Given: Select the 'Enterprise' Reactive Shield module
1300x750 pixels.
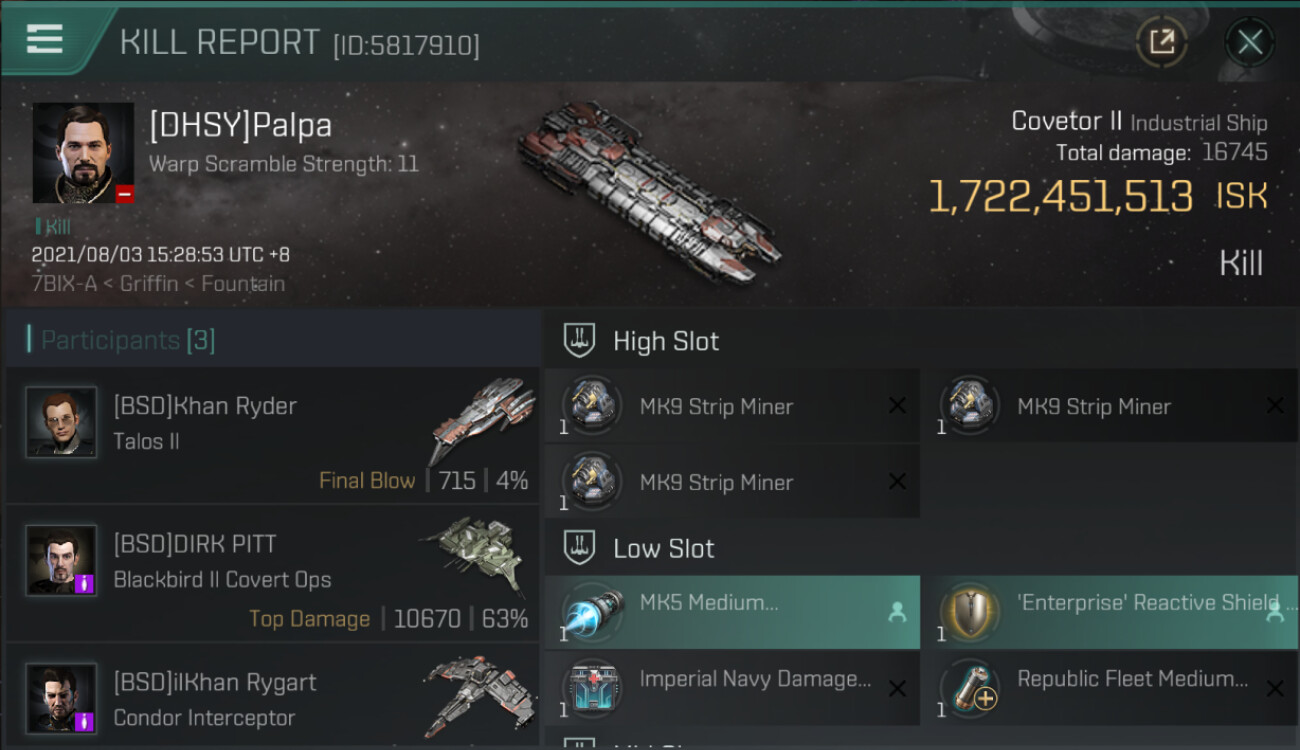Looking at the screenshot, I should (1110, 612).
